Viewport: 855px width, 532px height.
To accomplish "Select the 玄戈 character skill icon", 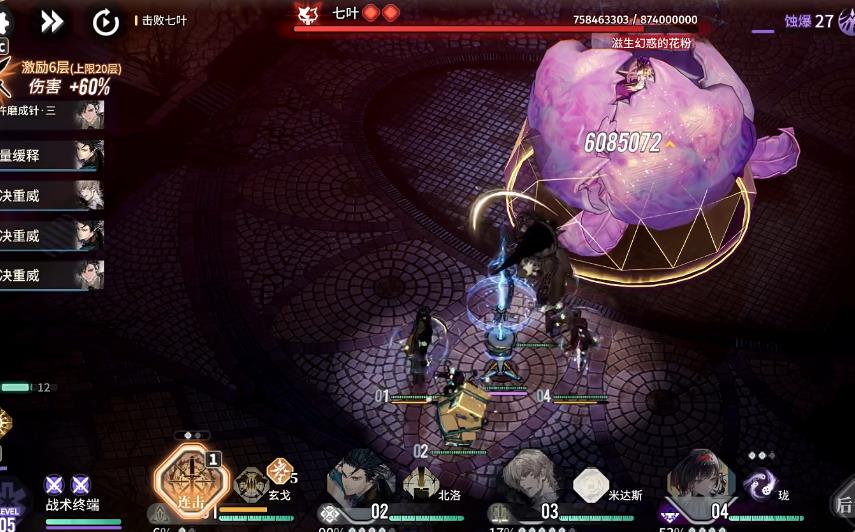I will (x=251, y=483).
